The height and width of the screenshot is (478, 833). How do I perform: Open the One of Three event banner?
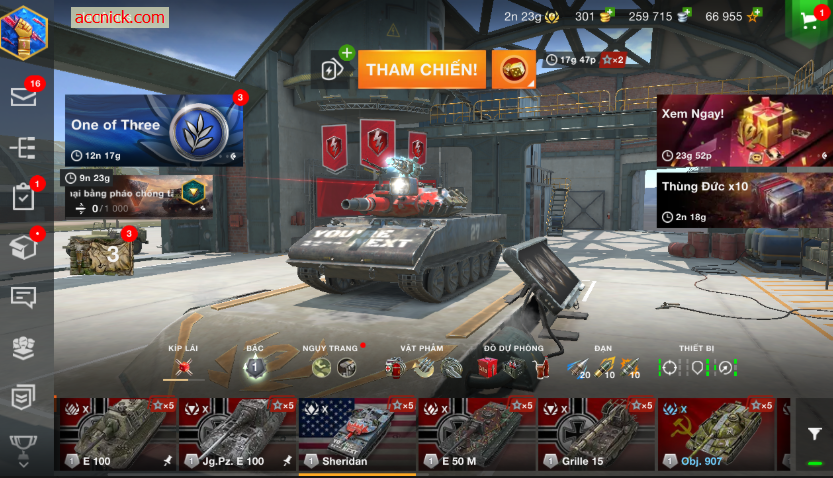(x=153, y=130)
